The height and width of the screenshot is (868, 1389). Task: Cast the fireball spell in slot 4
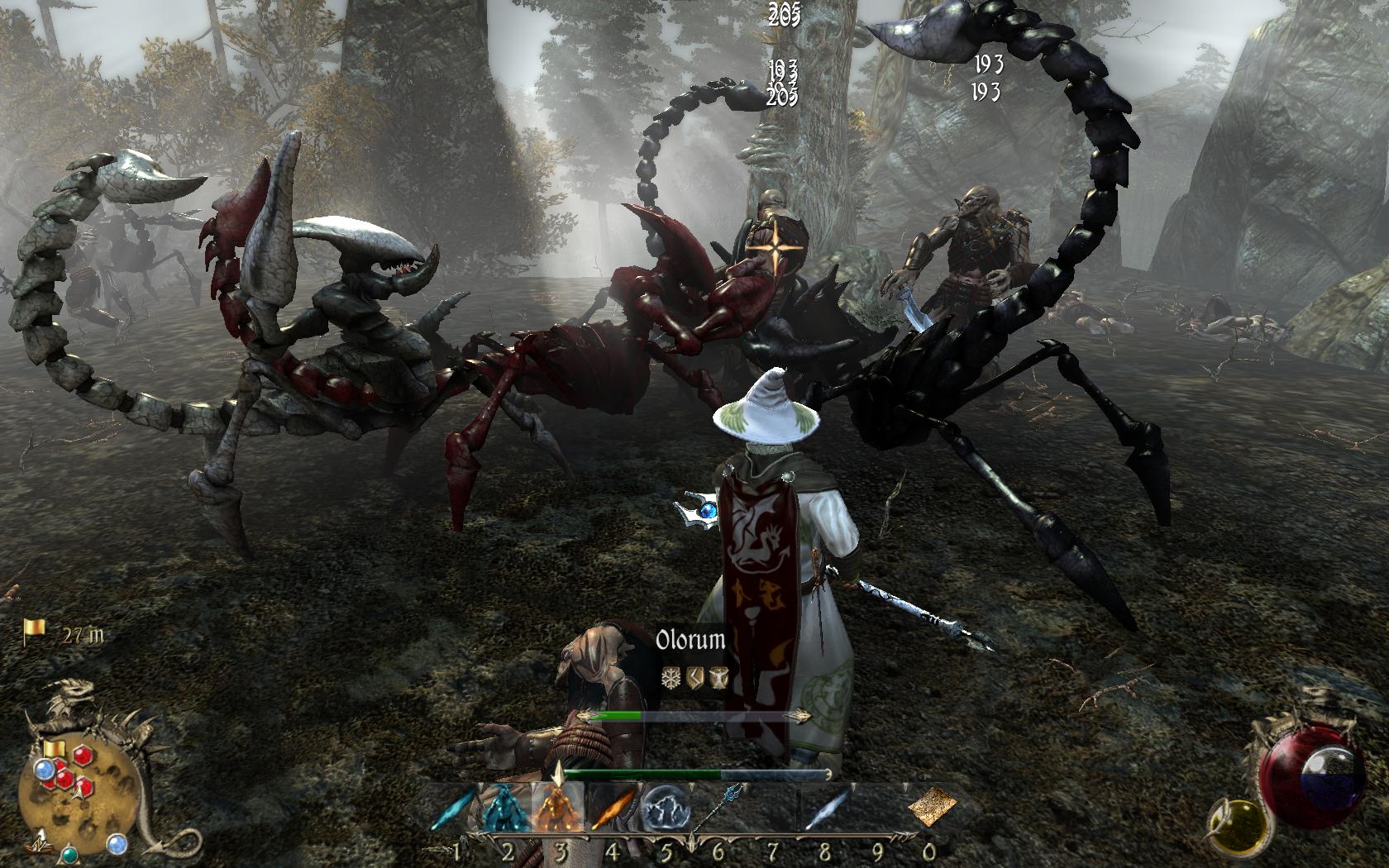612,808
